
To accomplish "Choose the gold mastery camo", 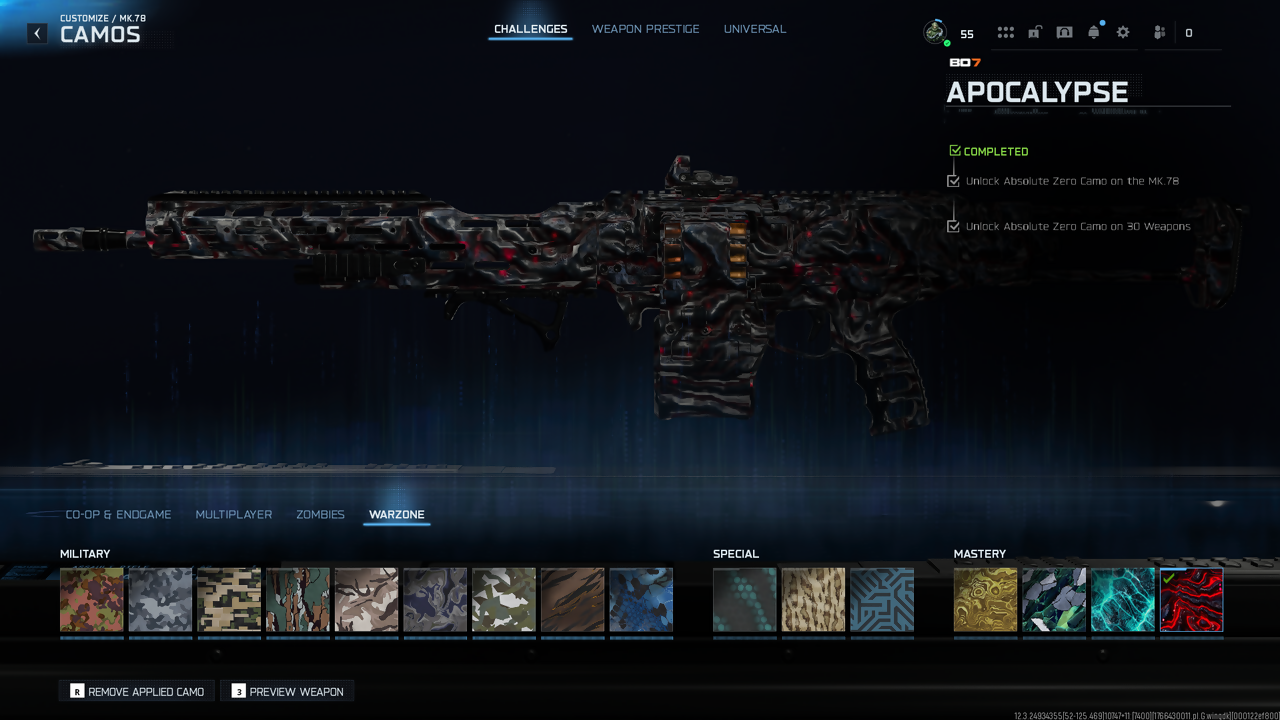I will 985,600.
